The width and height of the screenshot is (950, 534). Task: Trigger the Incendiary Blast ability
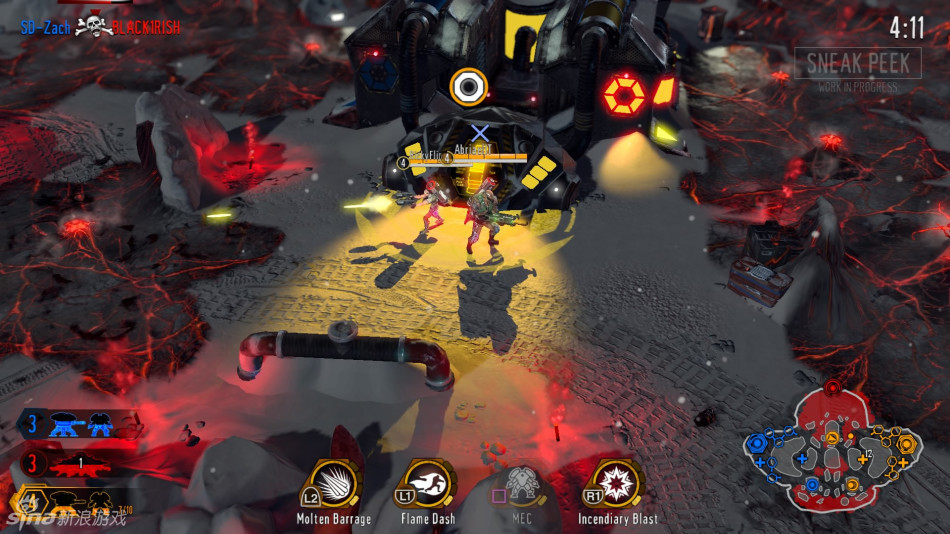coord(616,485)
